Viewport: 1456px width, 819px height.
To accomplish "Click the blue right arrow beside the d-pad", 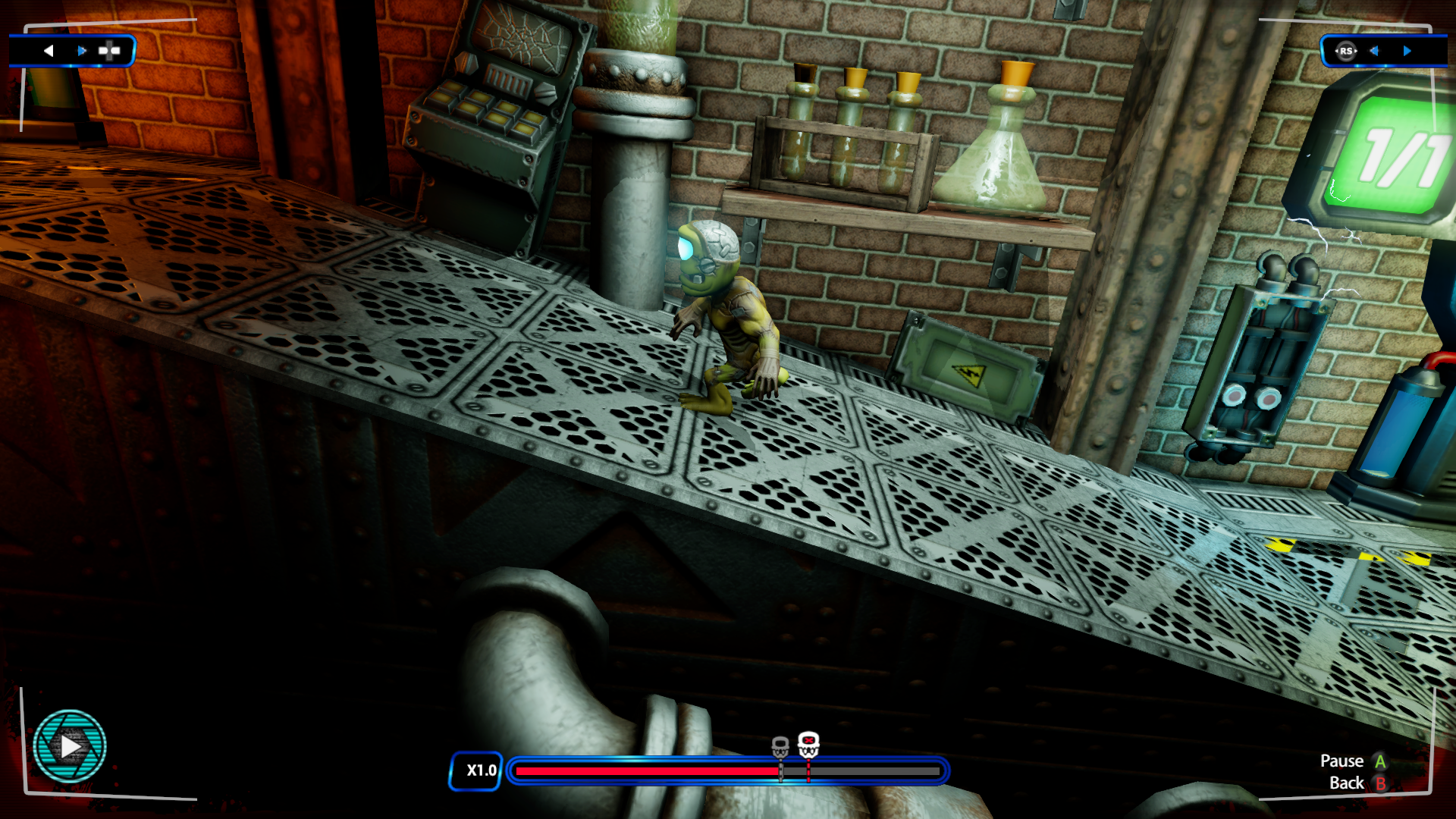I will 82,51.
